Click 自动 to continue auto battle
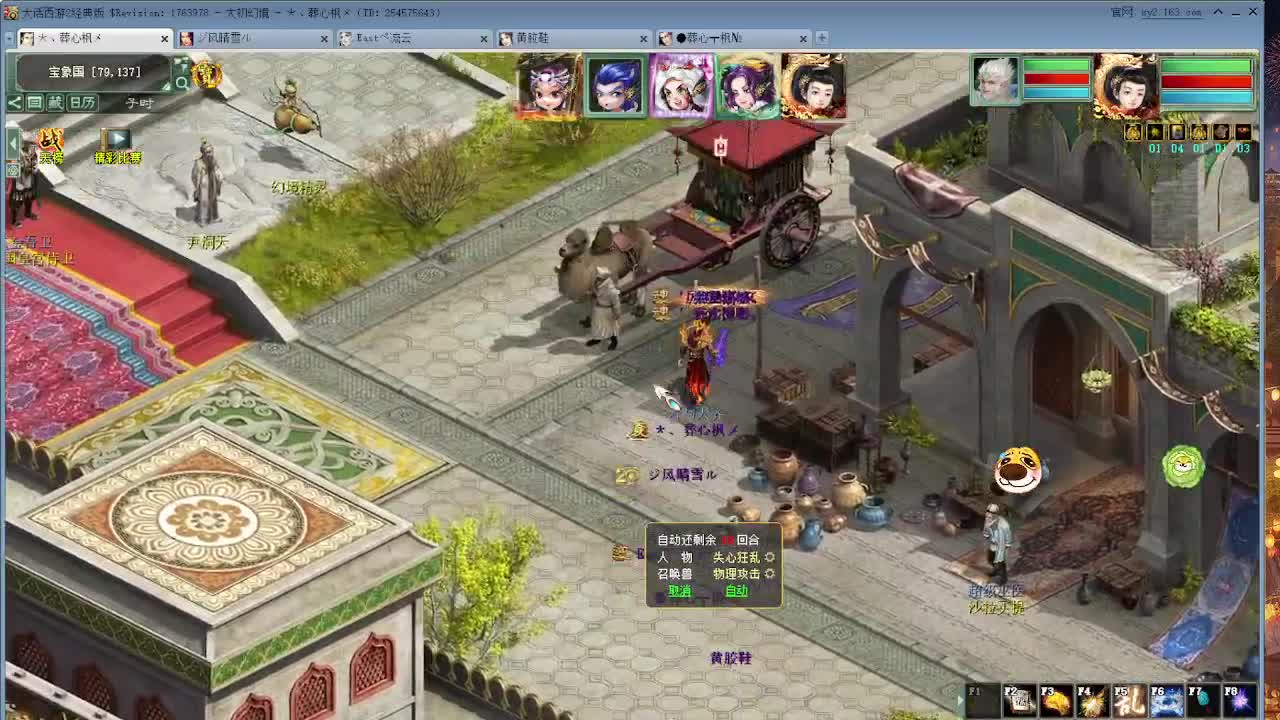 click(737, 590)
